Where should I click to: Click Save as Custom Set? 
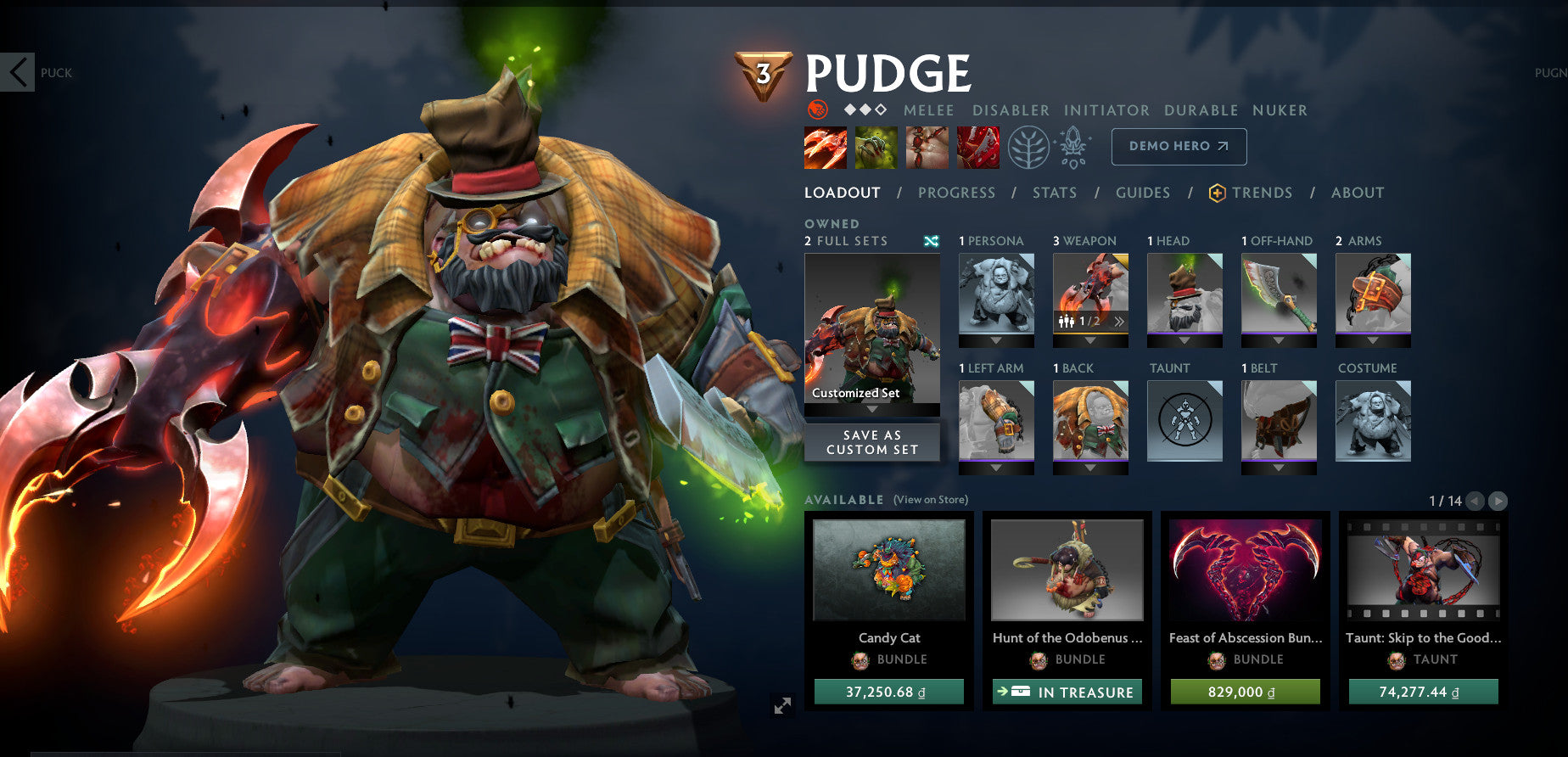point(872,440)
